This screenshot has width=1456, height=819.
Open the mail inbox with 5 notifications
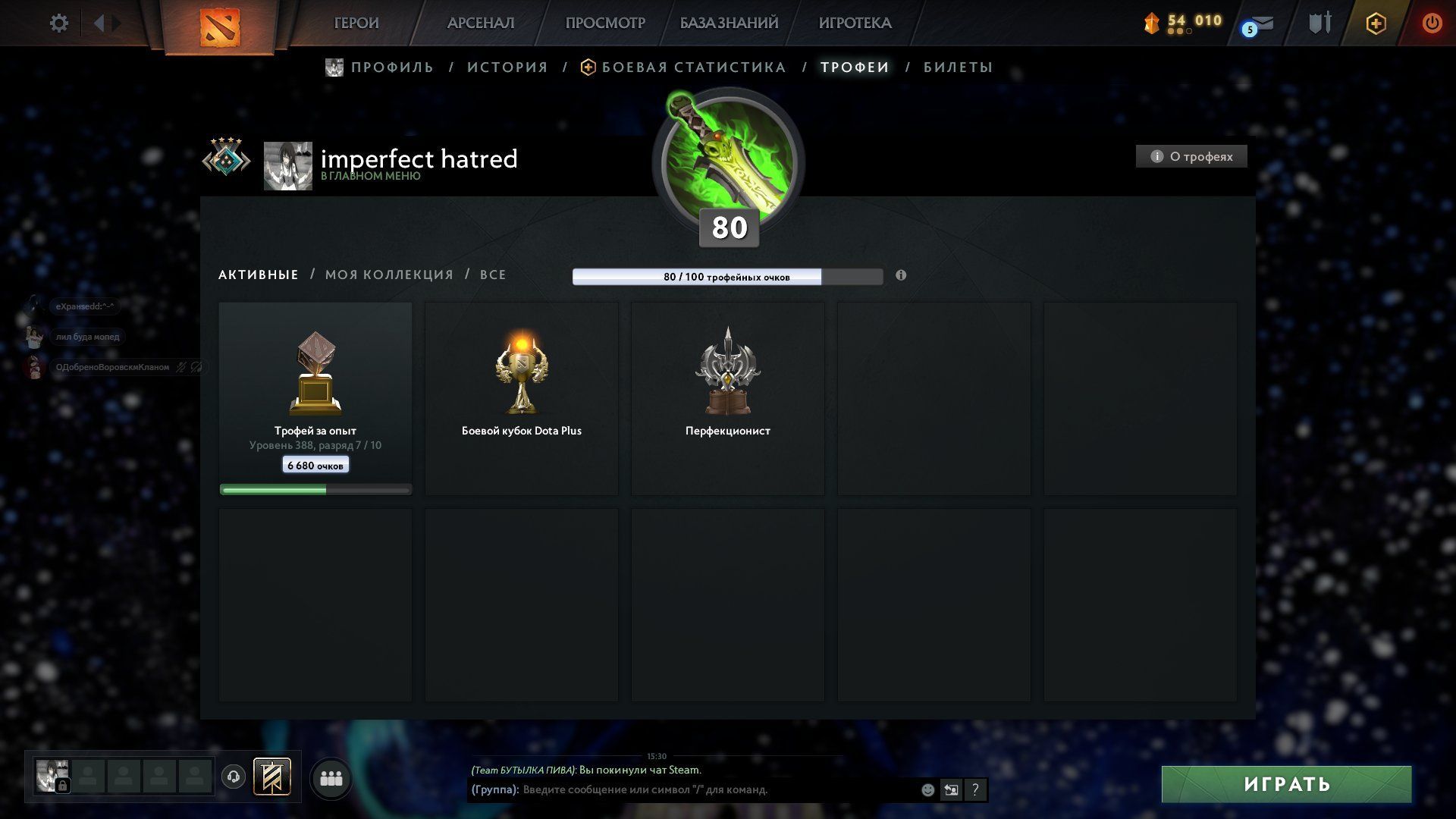[x=1259, y=25]
